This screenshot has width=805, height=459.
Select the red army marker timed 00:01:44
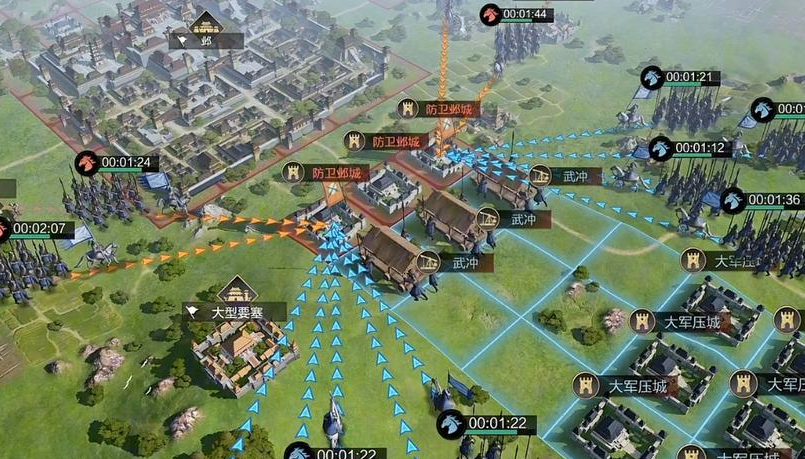tap(489, 14)
